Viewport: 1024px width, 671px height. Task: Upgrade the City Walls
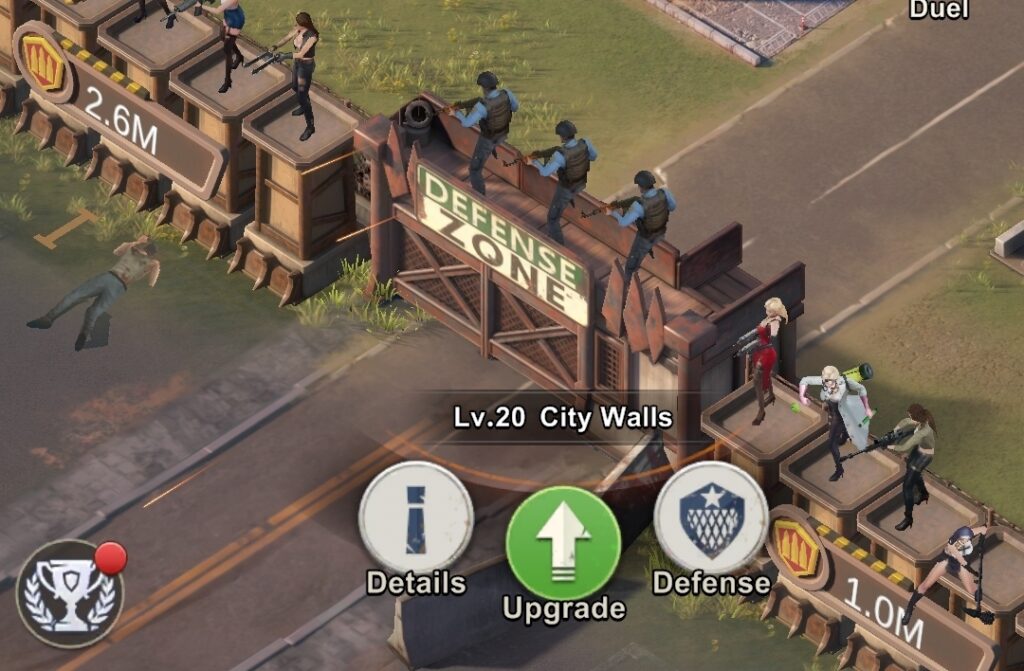tap(563, 544)
